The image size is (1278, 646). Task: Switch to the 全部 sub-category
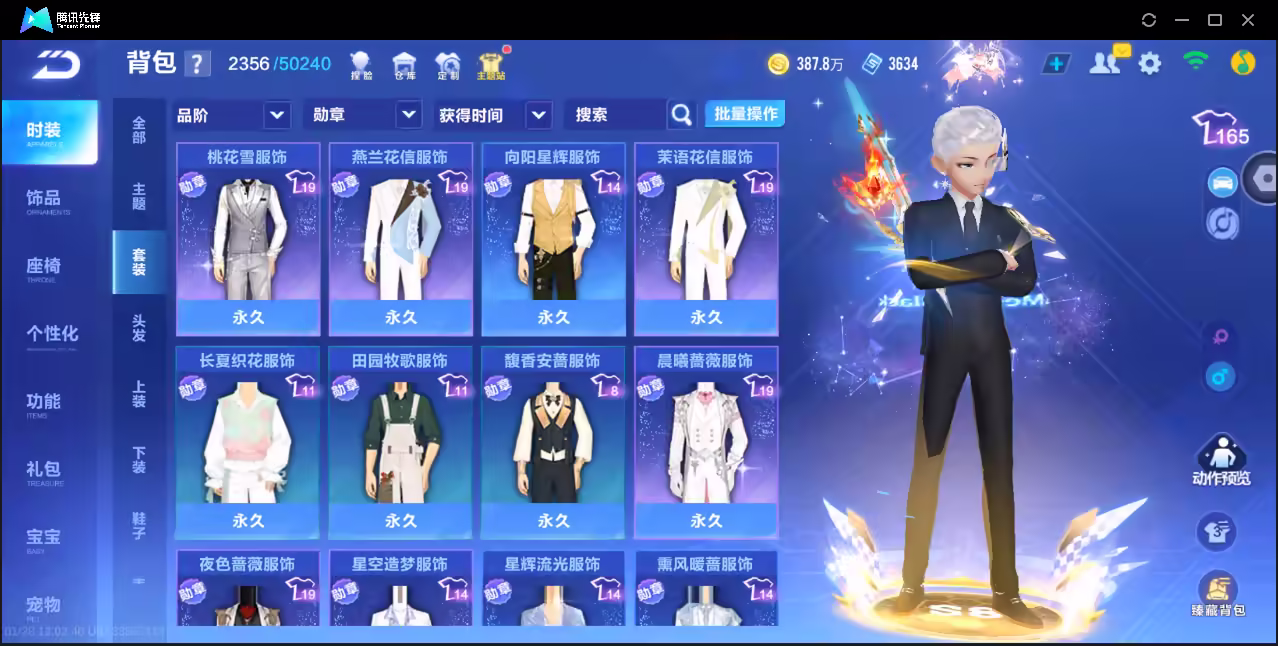pyautogui.click(x=139, y=129)
